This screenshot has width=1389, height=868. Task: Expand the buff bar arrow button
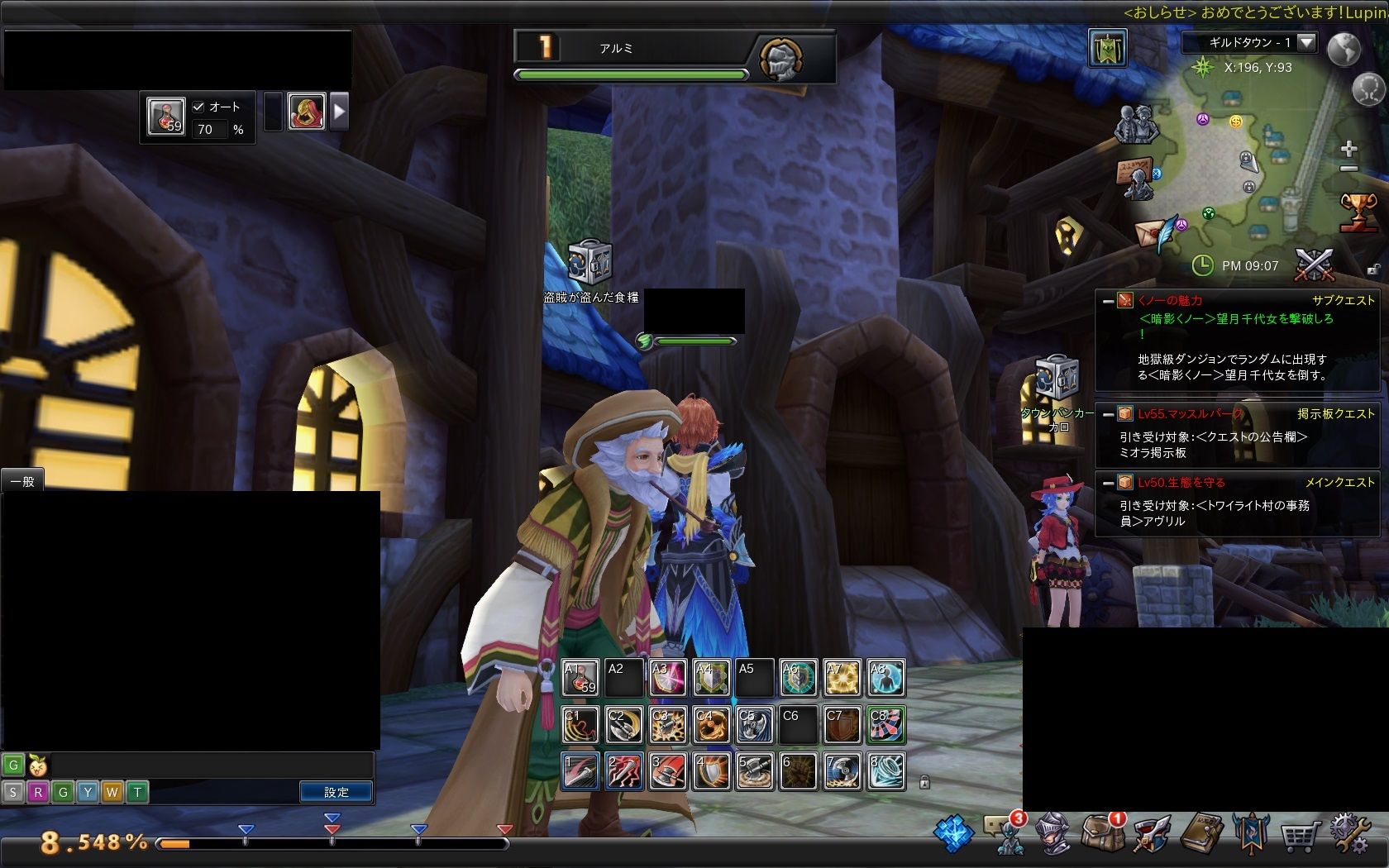coord(339,112)
